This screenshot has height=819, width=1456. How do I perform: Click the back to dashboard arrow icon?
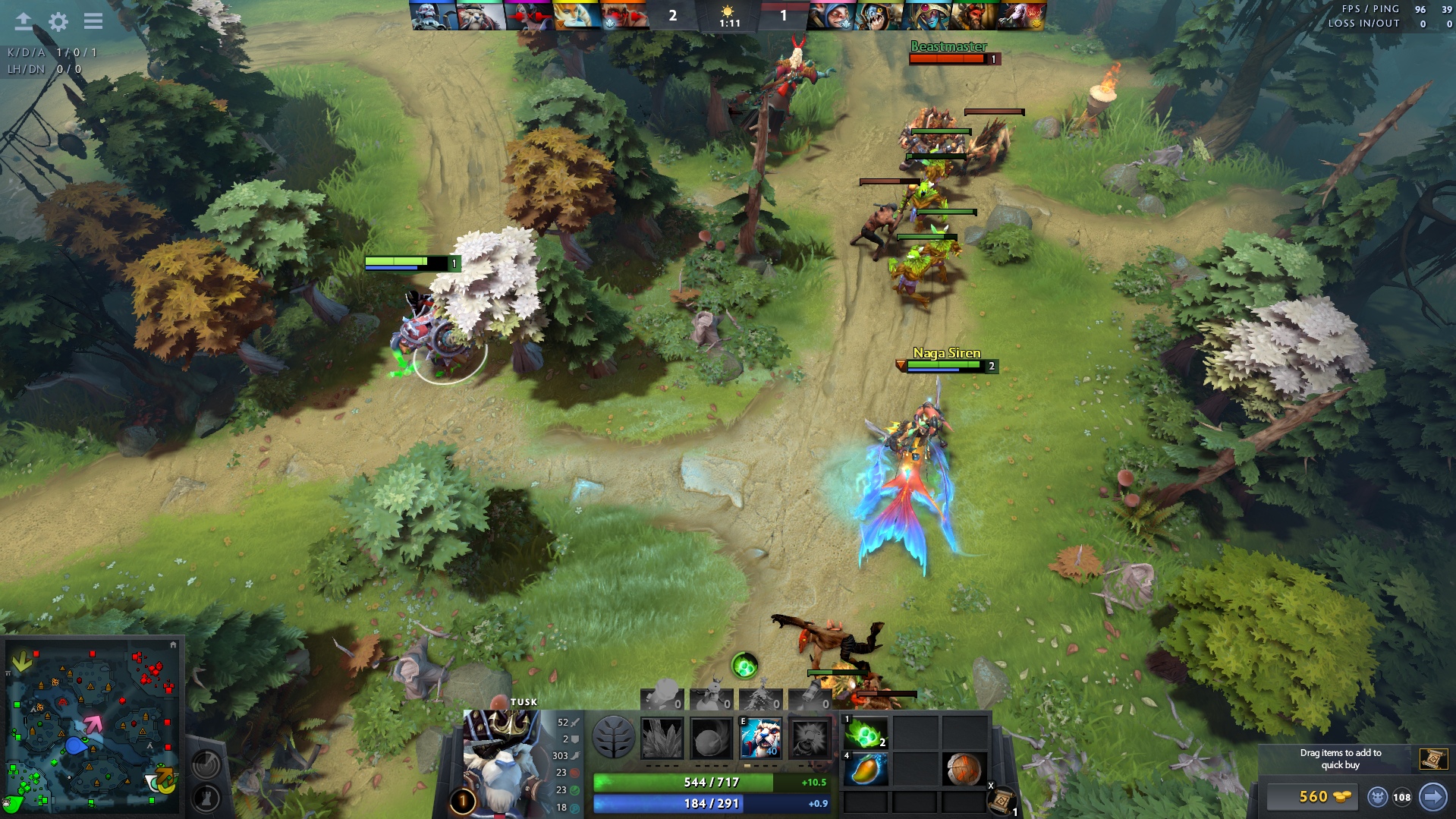[24, 21]
